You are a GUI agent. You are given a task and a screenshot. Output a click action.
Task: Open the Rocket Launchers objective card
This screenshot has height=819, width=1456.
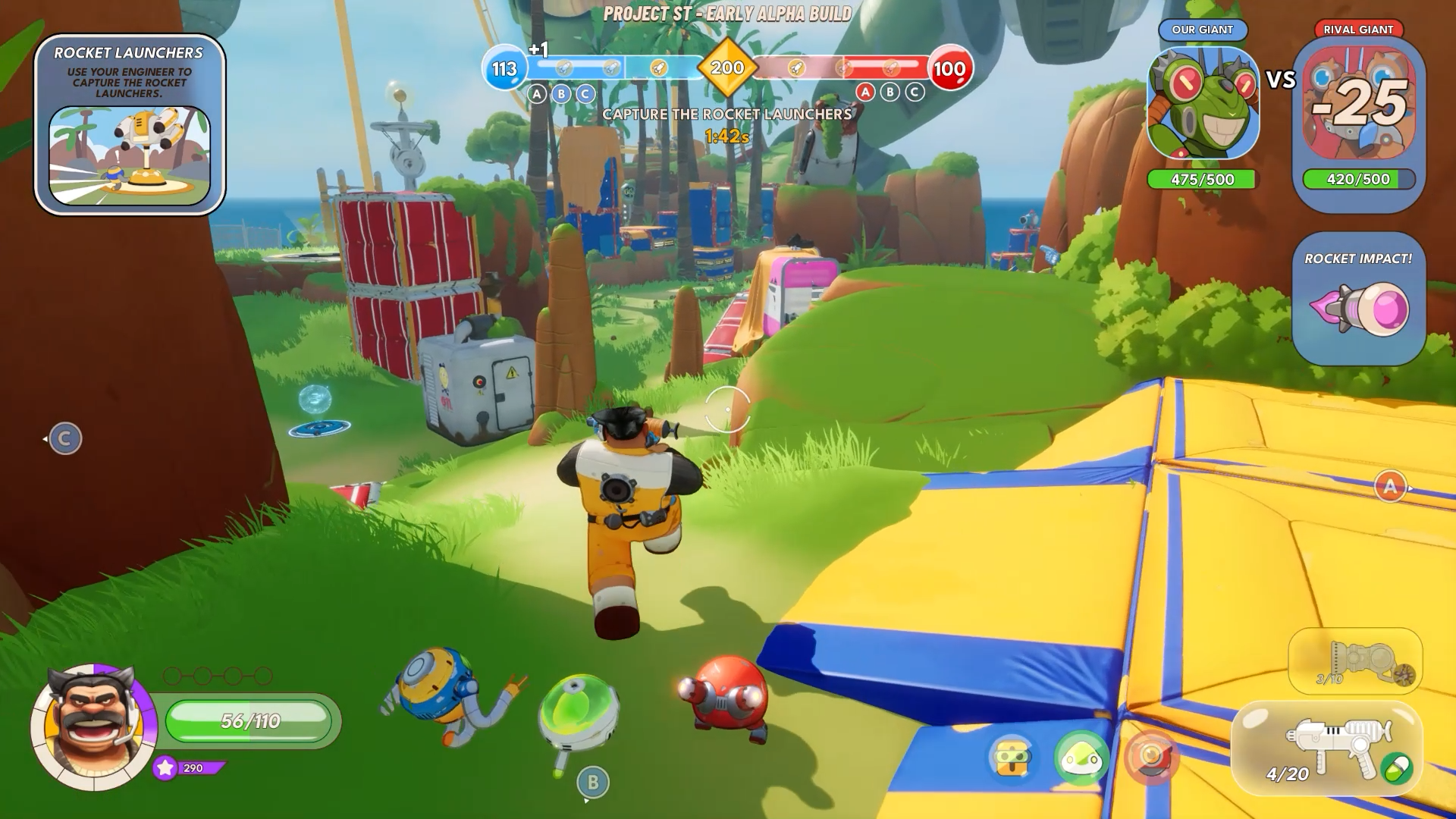[130, 125]
